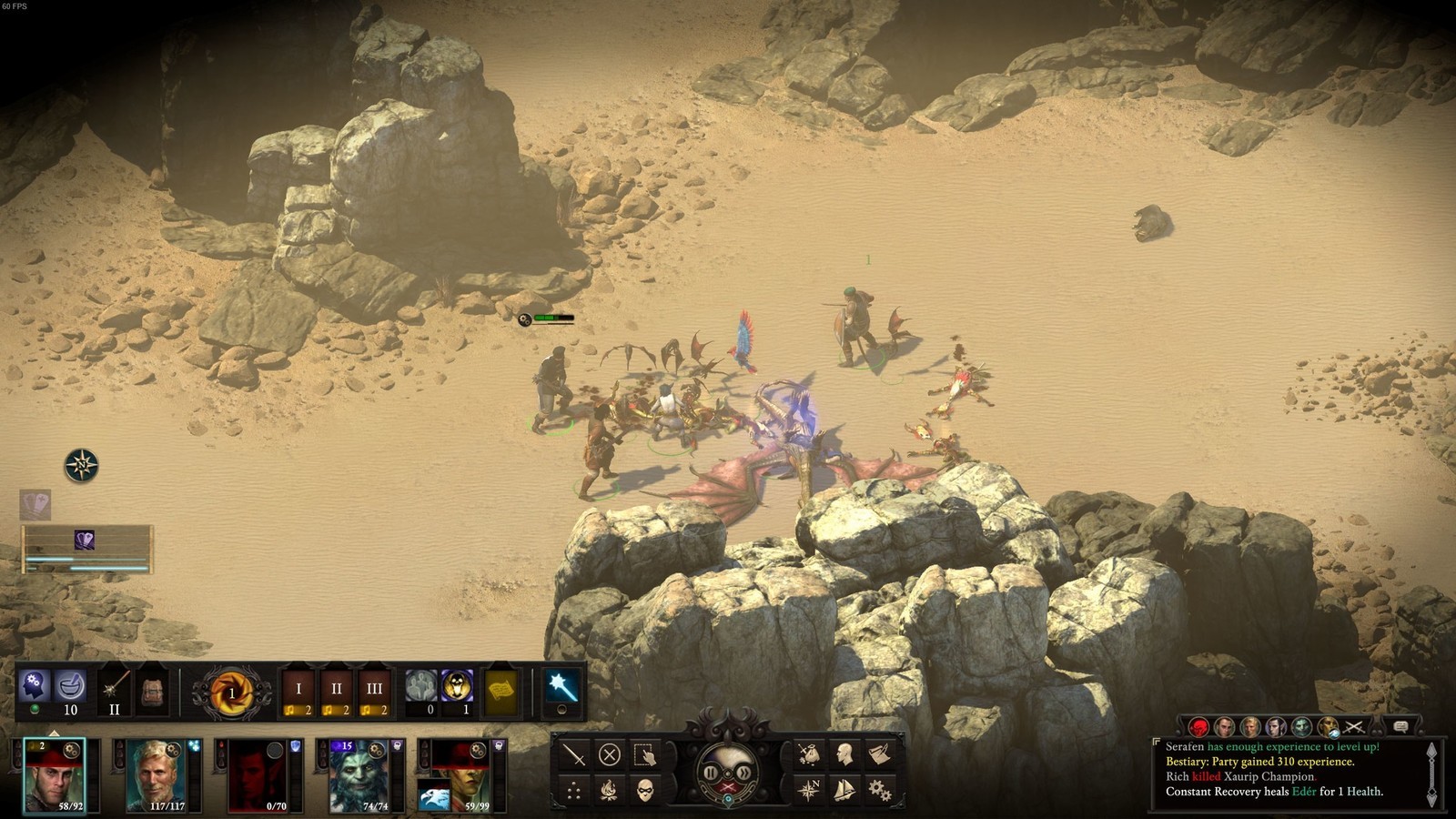Screen dimensions: 1456x819
Task: Toggle stealth with the masked face button
Action: pyautogui.click(x=645, y=789)
